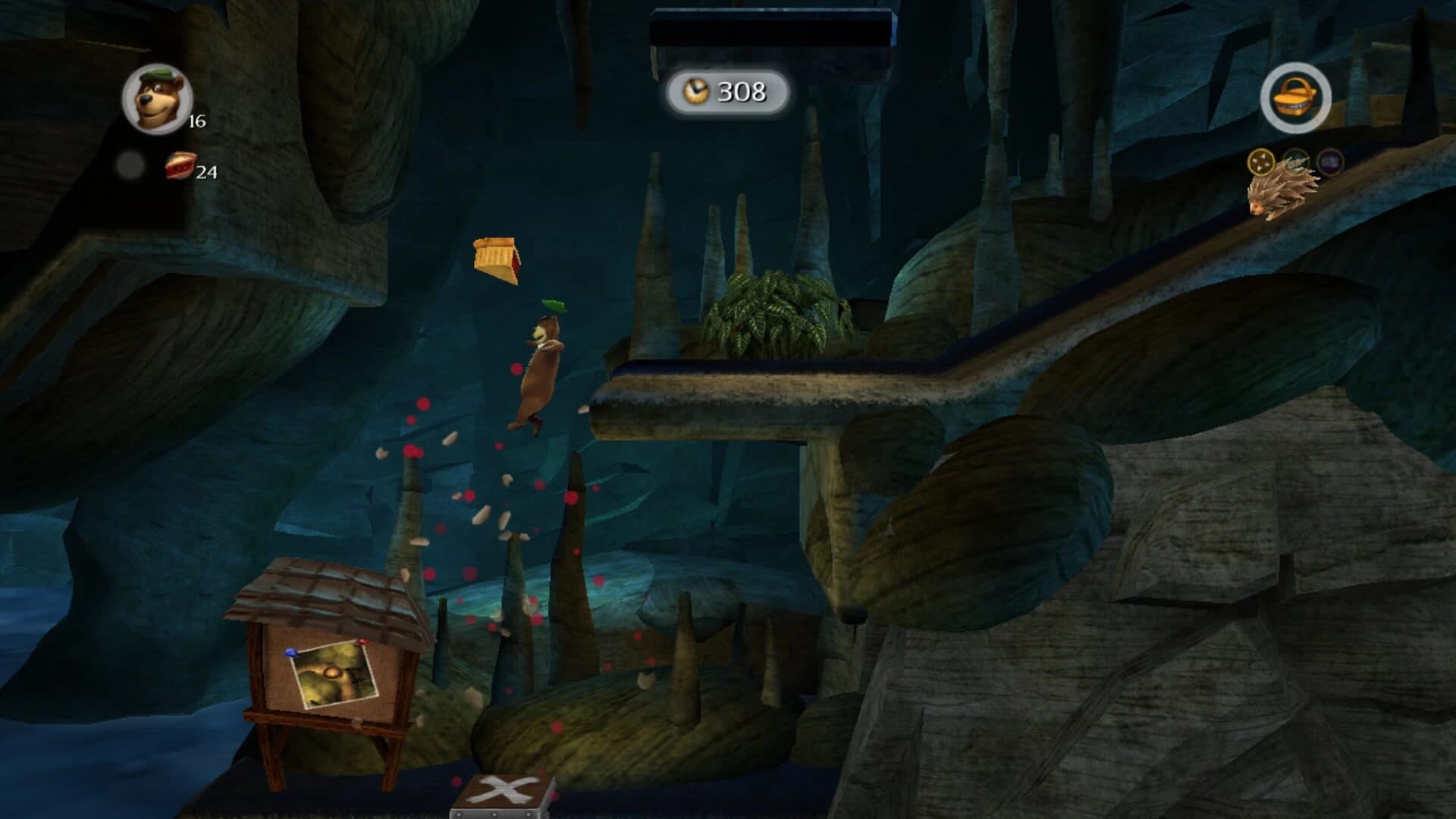Expand the medallion row under the basket
Image resolution: width=1456 pixels, height=819 pixels.
pos(1297,162)
